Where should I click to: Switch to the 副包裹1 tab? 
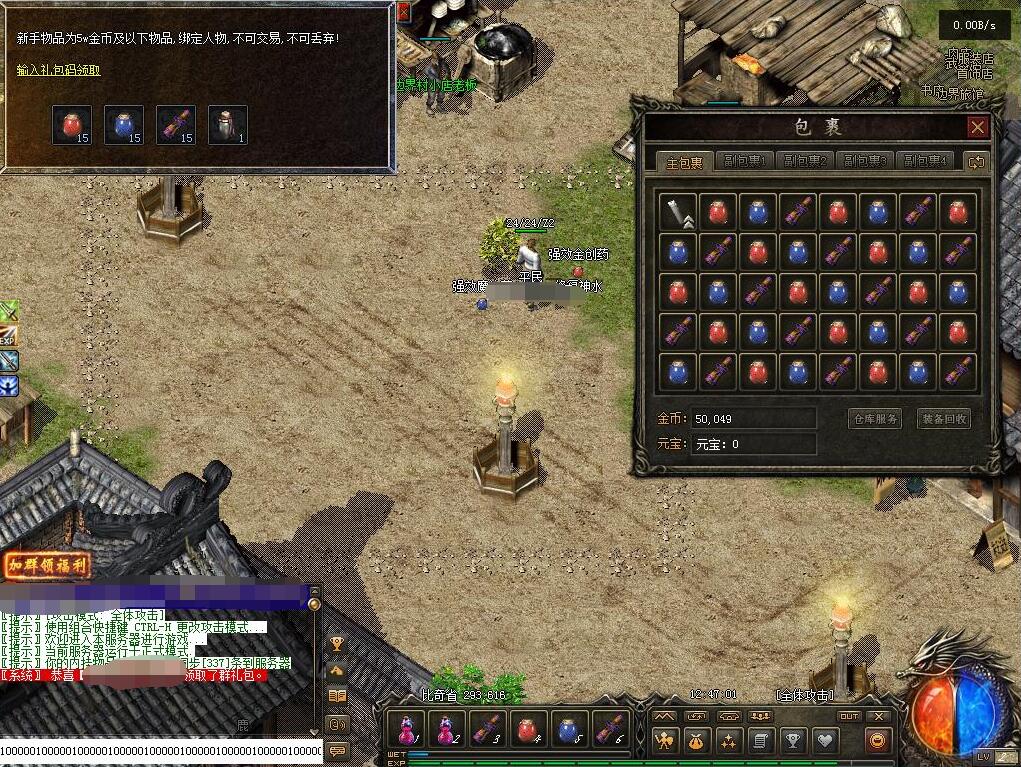pos(743,161)
